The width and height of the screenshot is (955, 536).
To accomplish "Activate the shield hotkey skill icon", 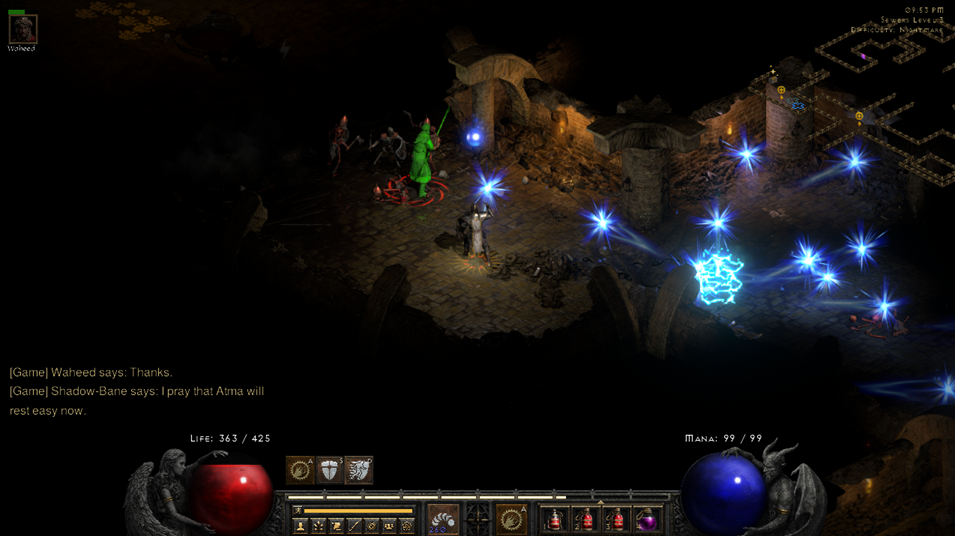I will 329,470.
